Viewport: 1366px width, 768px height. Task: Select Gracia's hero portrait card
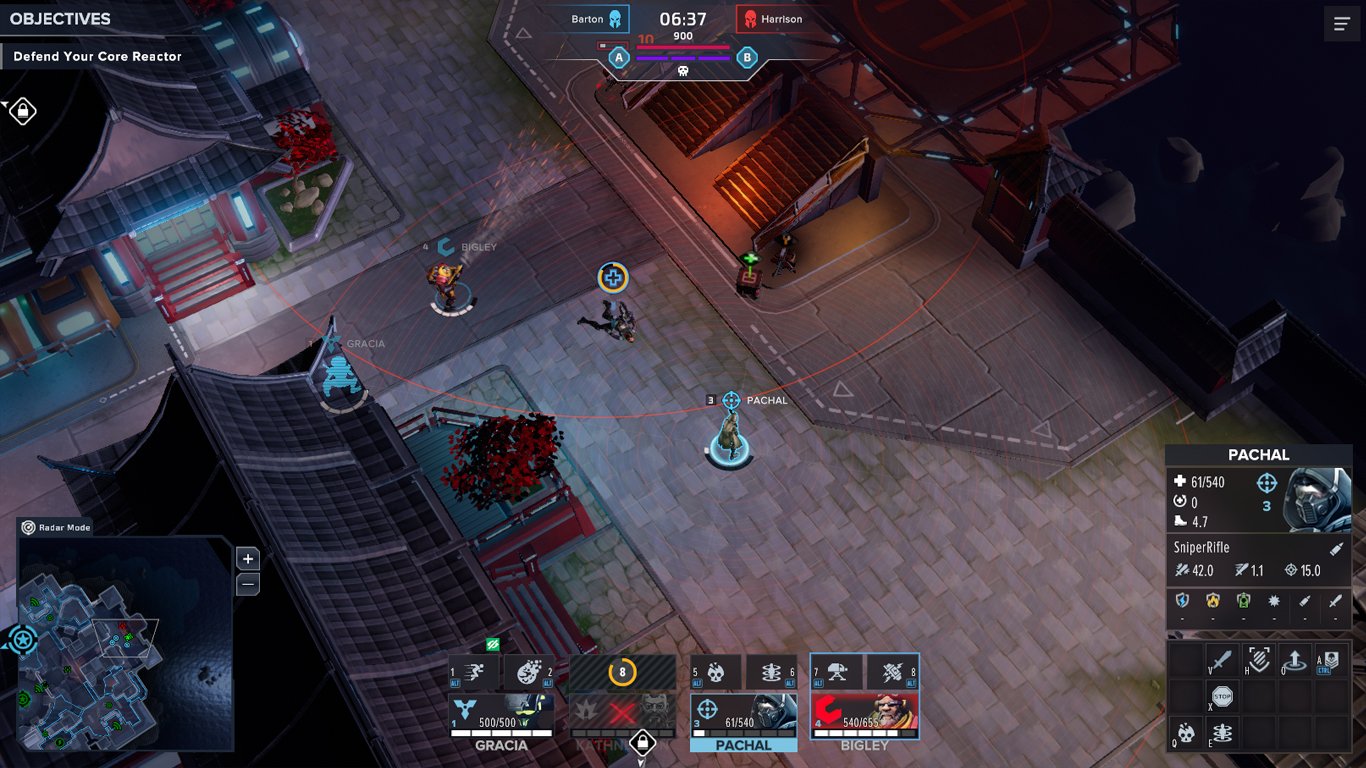tap(501, 714)
